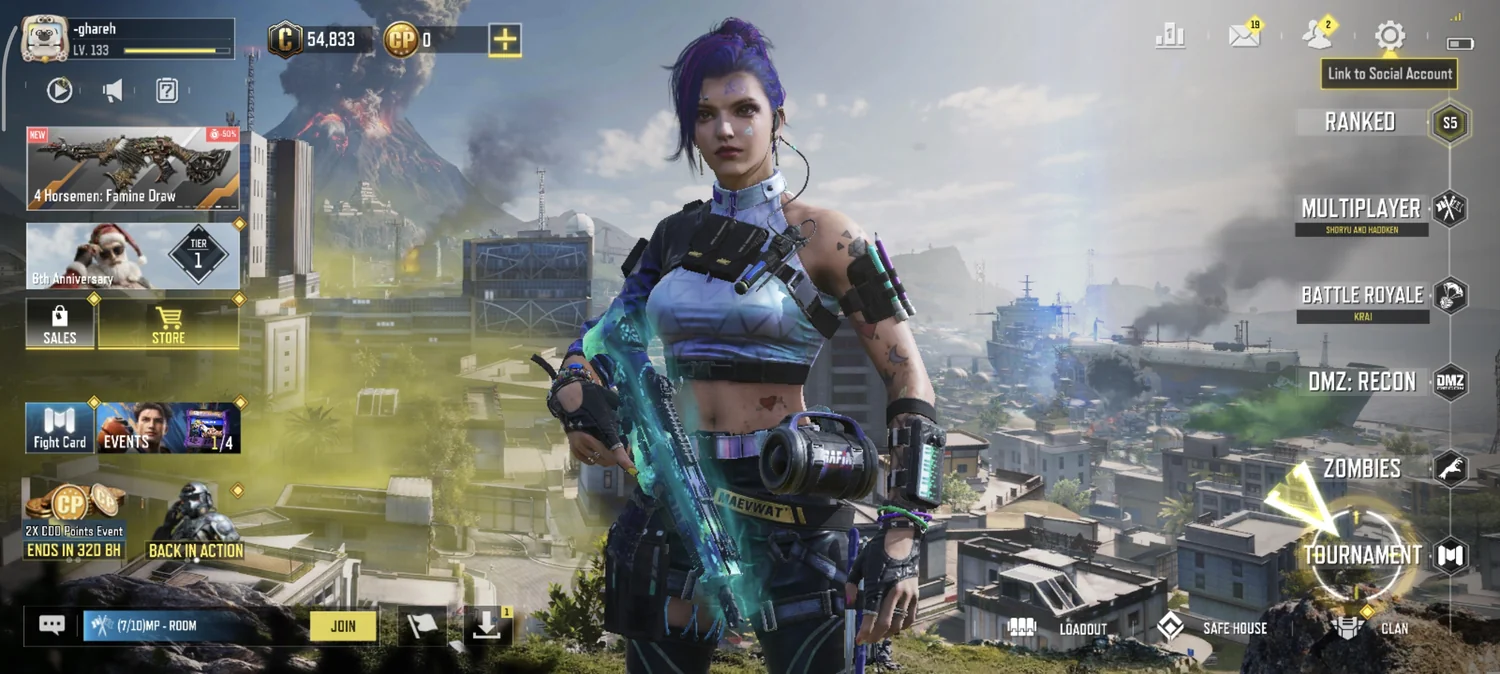
Task: Open the settings gear icon
Action: (1389, 37)
